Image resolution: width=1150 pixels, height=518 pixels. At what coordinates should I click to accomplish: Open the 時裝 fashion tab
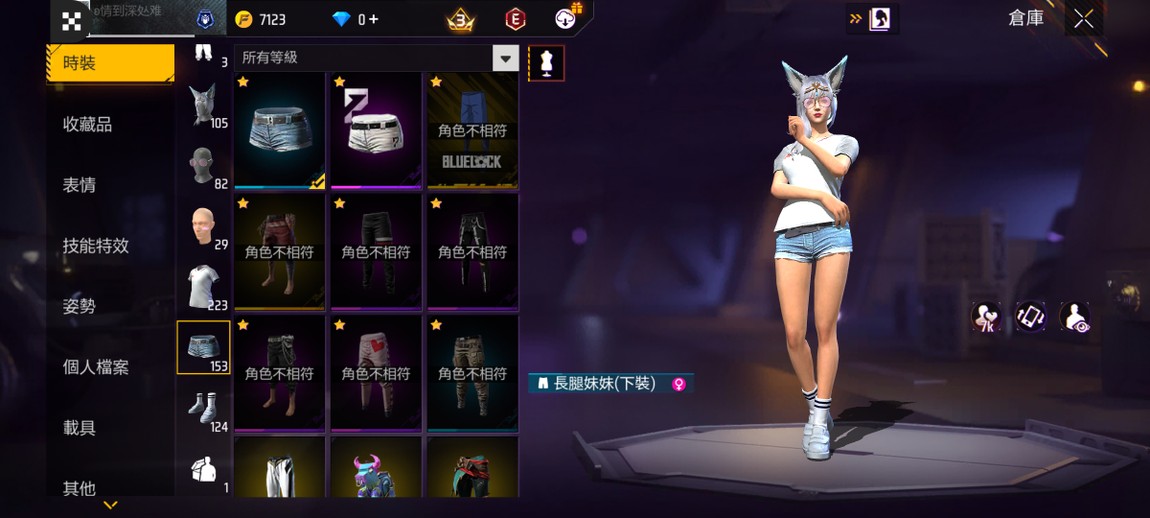coord(109,63)
